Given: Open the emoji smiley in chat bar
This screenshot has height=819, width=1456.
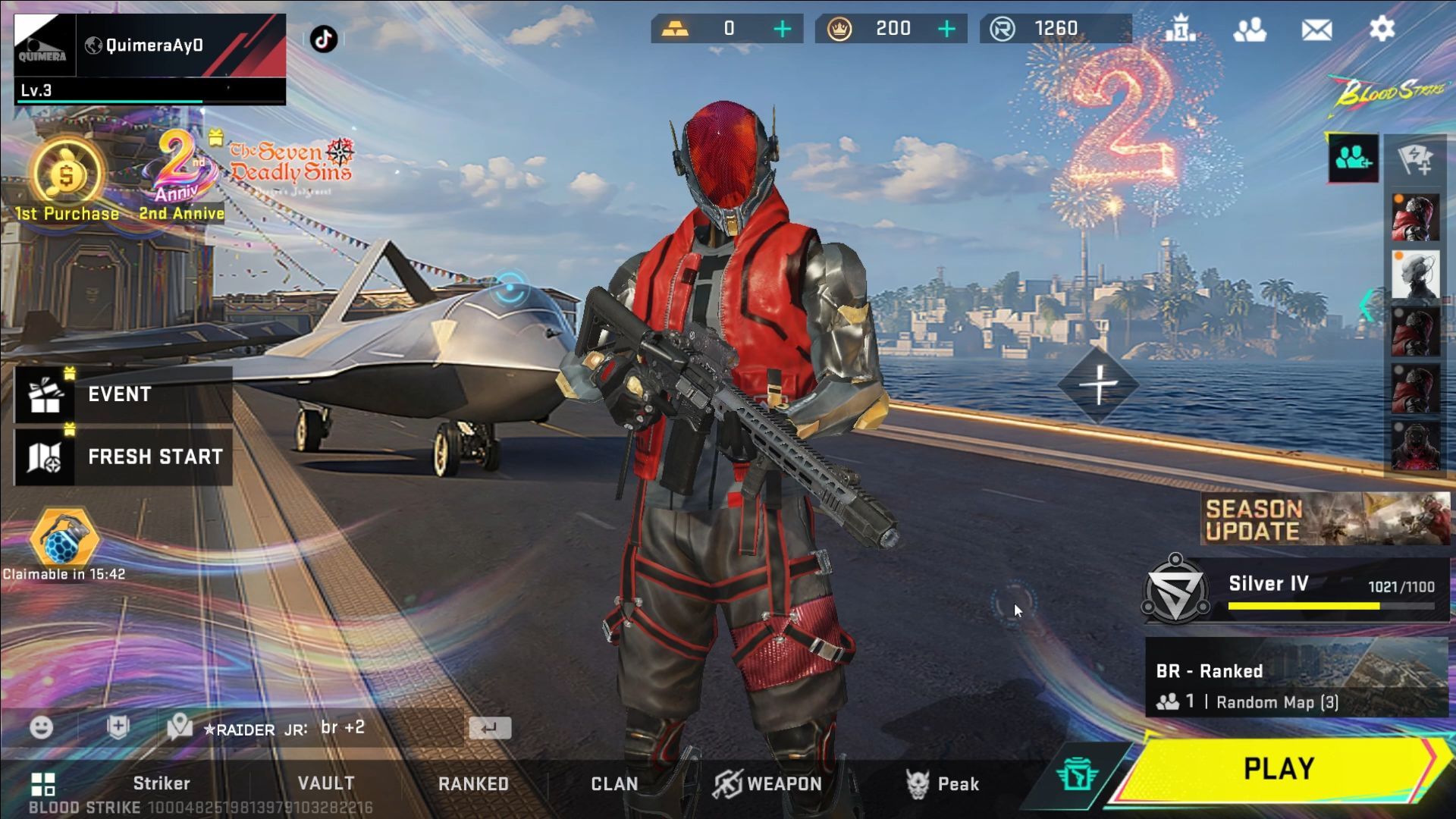Looking at the screenshot, I should coord(42,728).
